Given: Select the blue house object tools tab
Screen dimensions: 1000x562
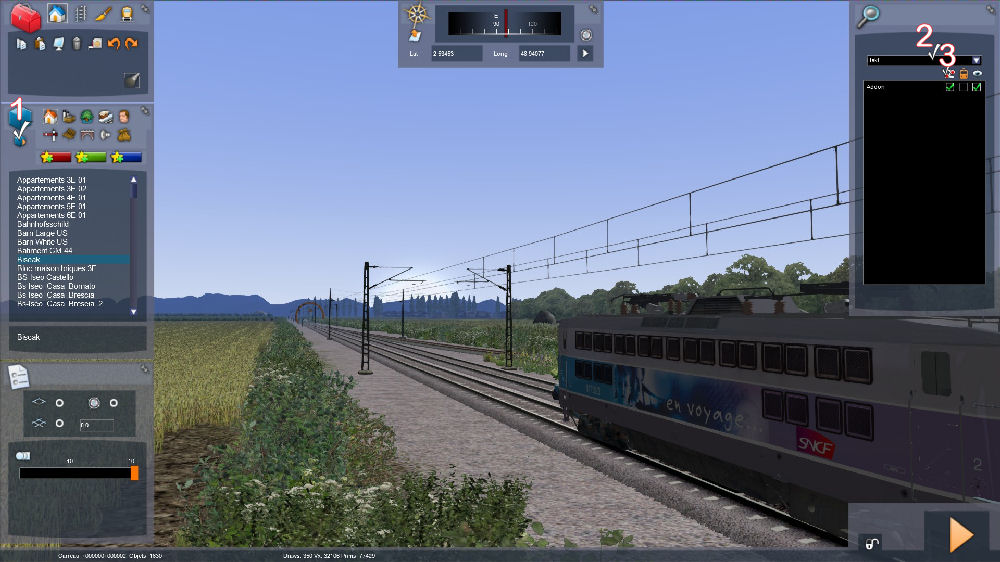Looking at the screenshot, I should click(57, 14).
